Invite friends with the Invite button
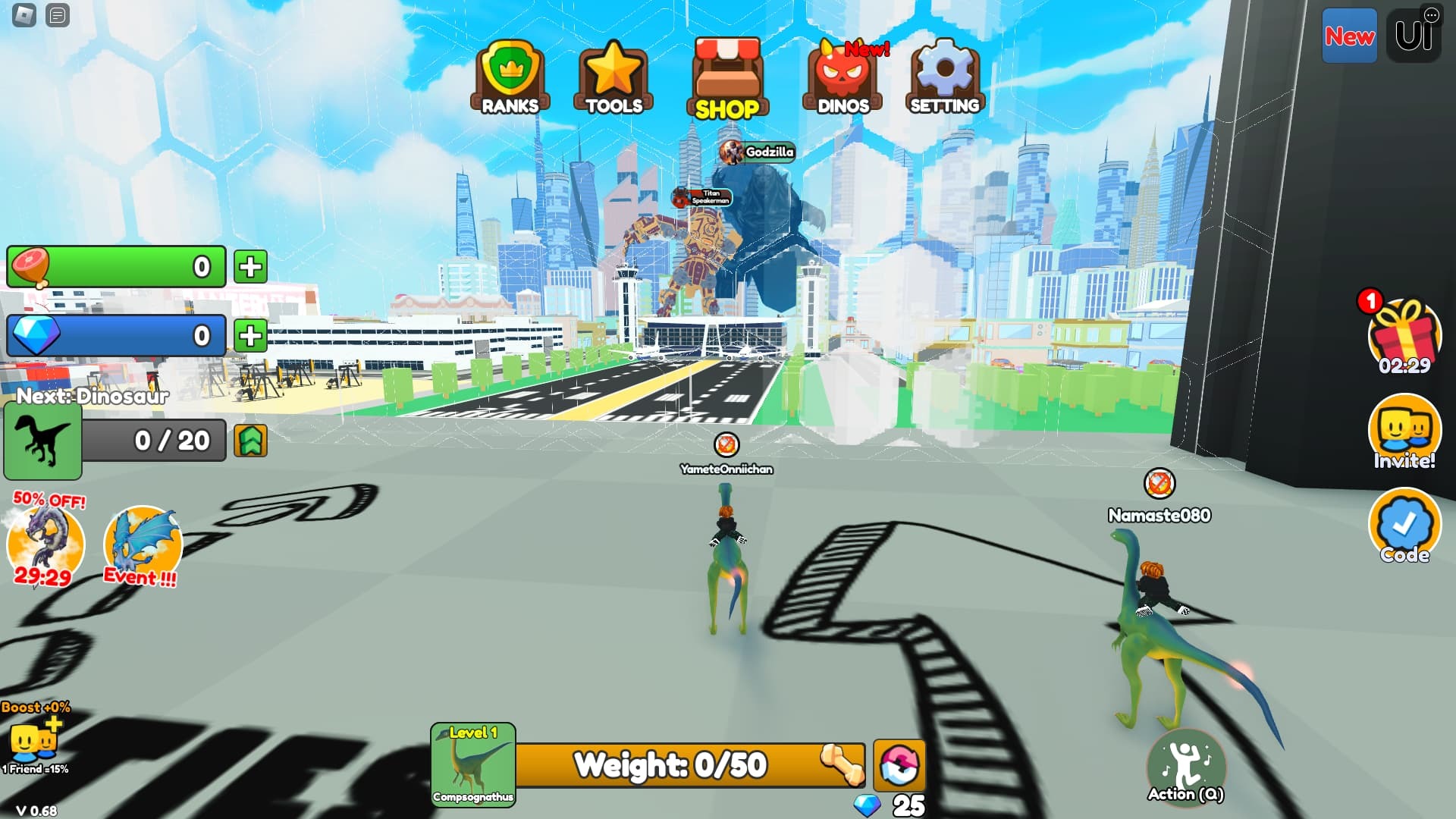 point(1404,431)
